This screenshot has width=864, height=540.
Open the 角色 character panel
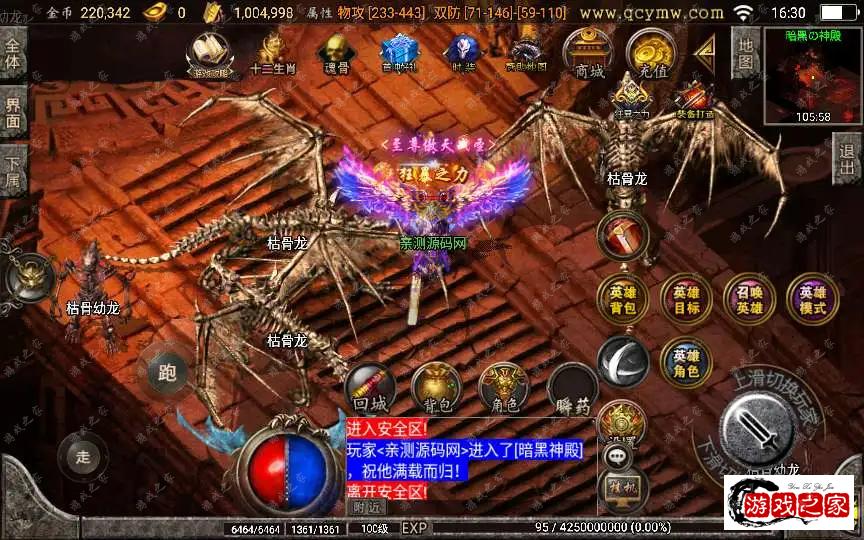(502, 389)
